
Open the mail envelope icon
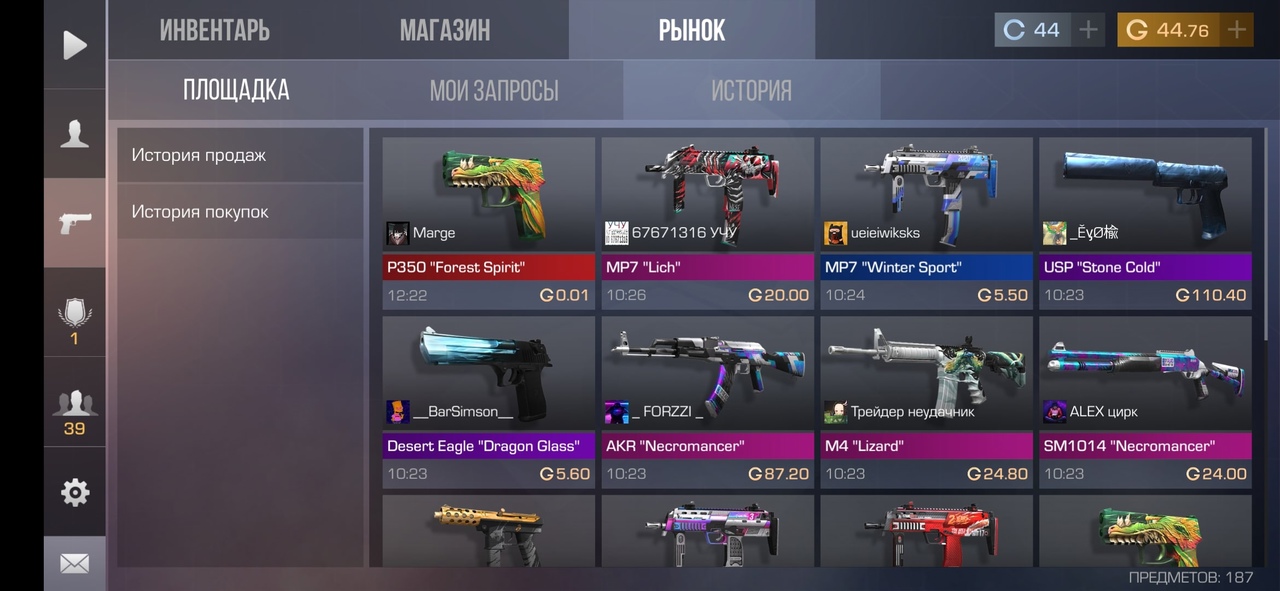(x=74, y=564)
